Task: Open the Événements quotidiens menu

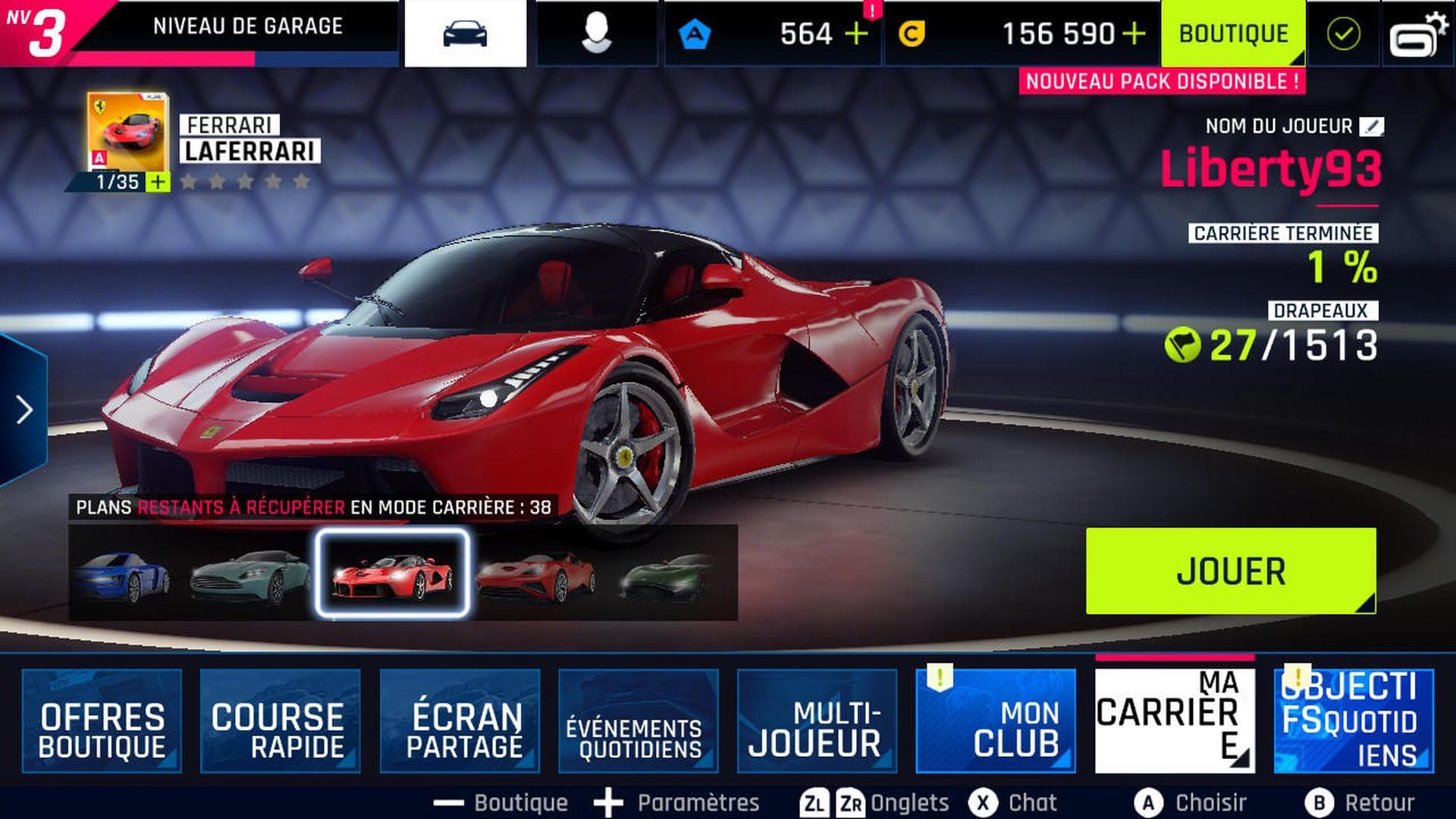Action: 637,720
